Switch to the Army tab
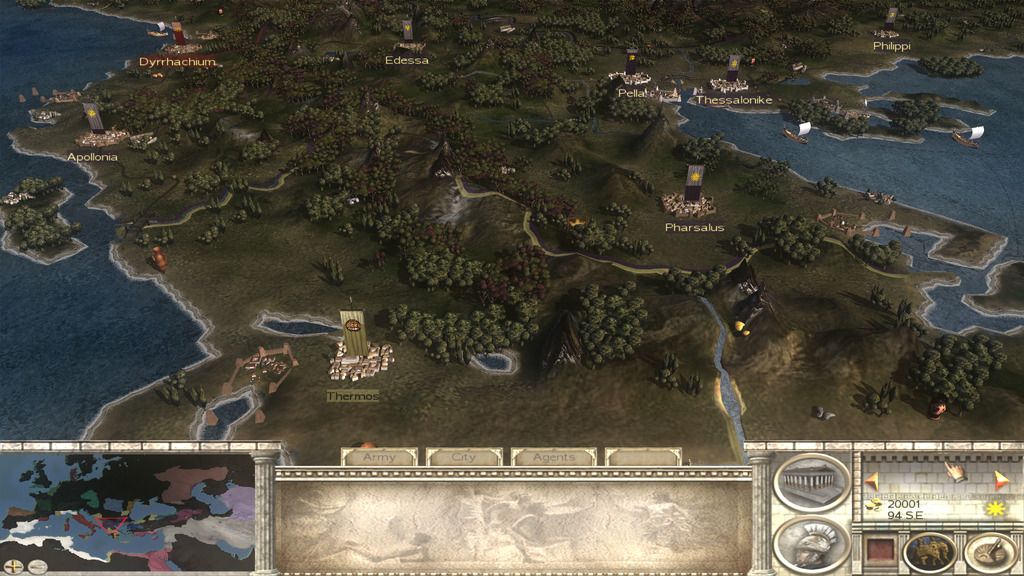The width and height of the screenshot is (1024, 576). coord(379,457)
